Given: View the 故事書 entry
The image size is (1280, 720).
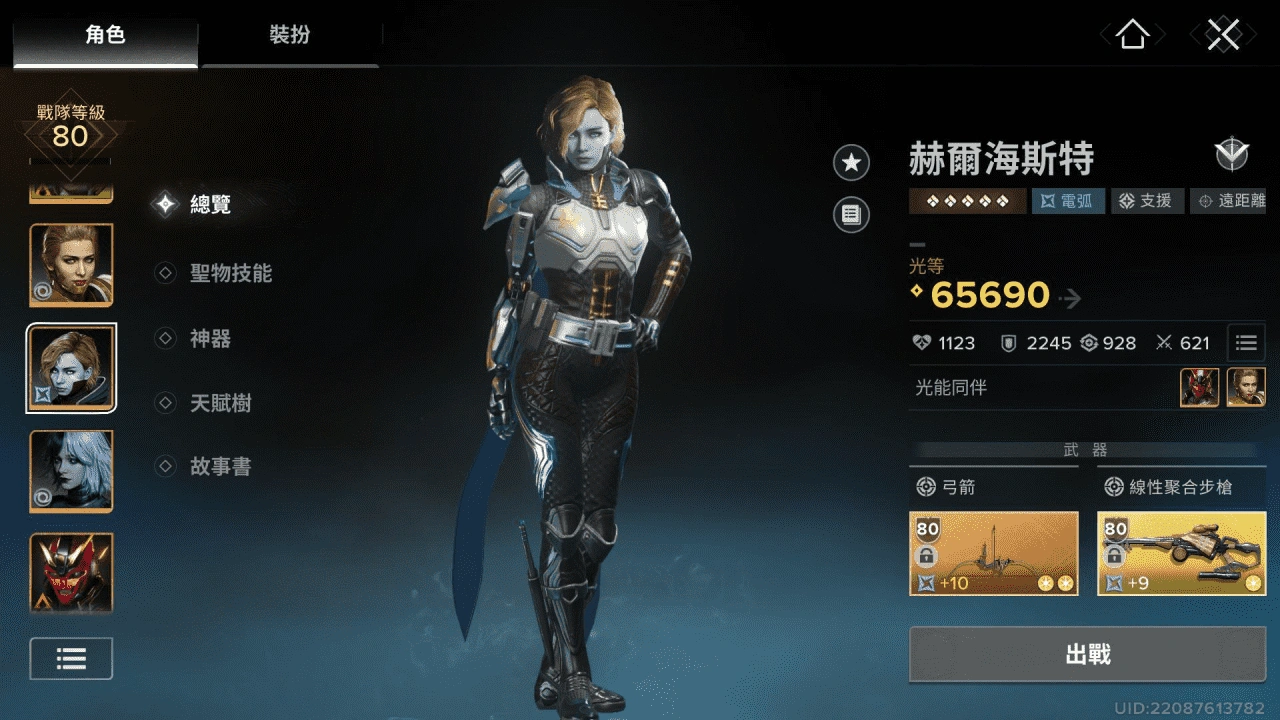Looking at the screenshot, I should point(220,466).
